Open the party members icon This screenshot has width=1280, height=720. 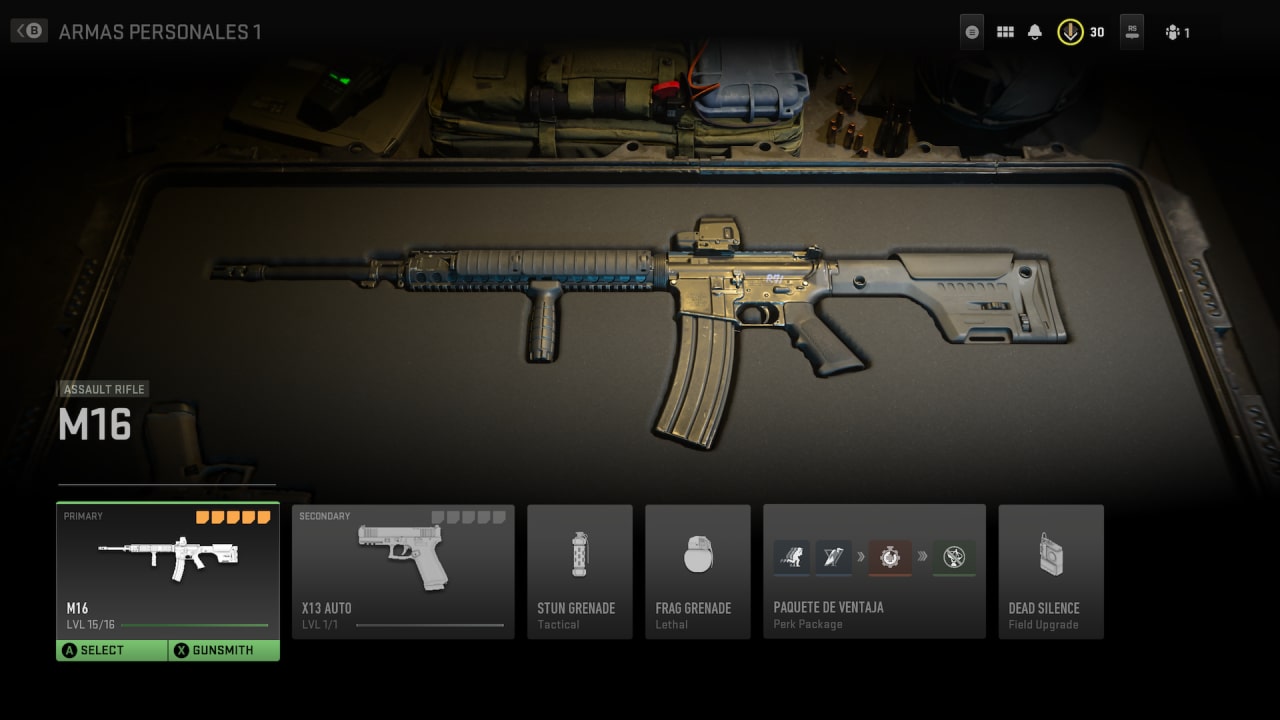point(1173,32)
